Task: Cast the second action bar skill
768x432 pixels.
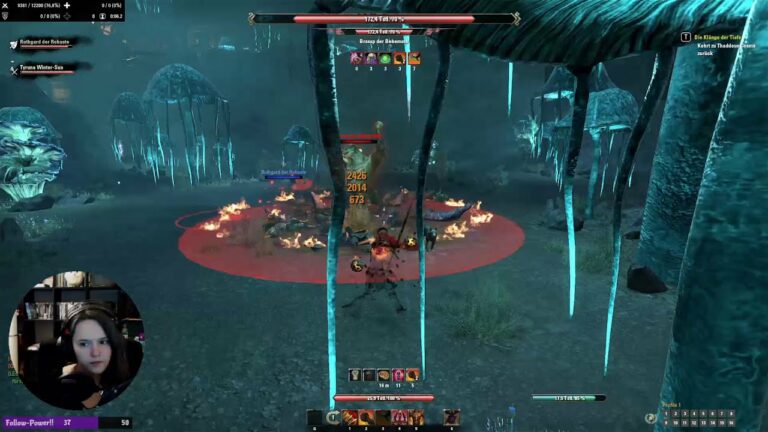Action: pos(367,417)
